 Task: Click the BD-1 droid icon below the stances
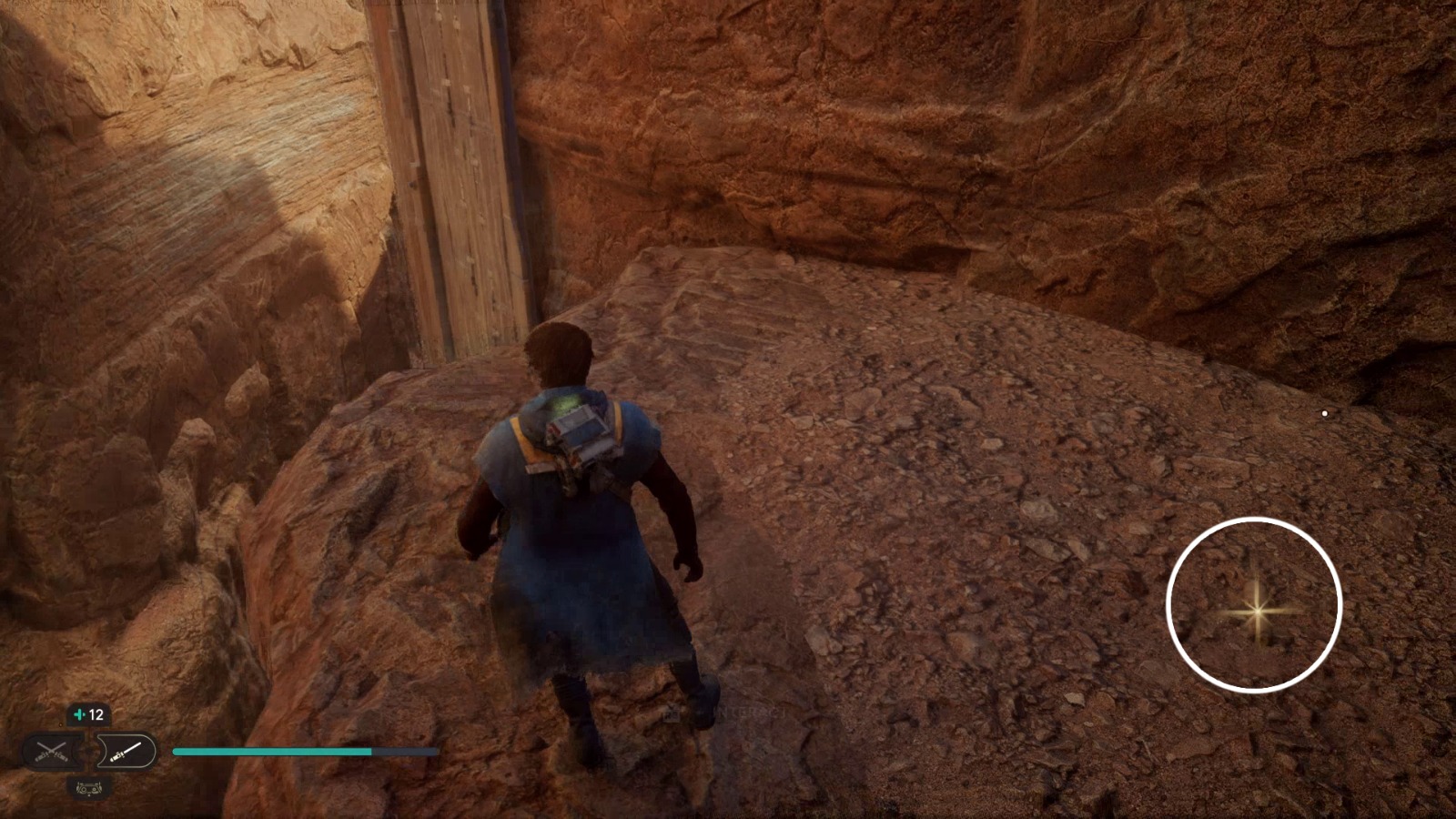[x=88, y=788]
